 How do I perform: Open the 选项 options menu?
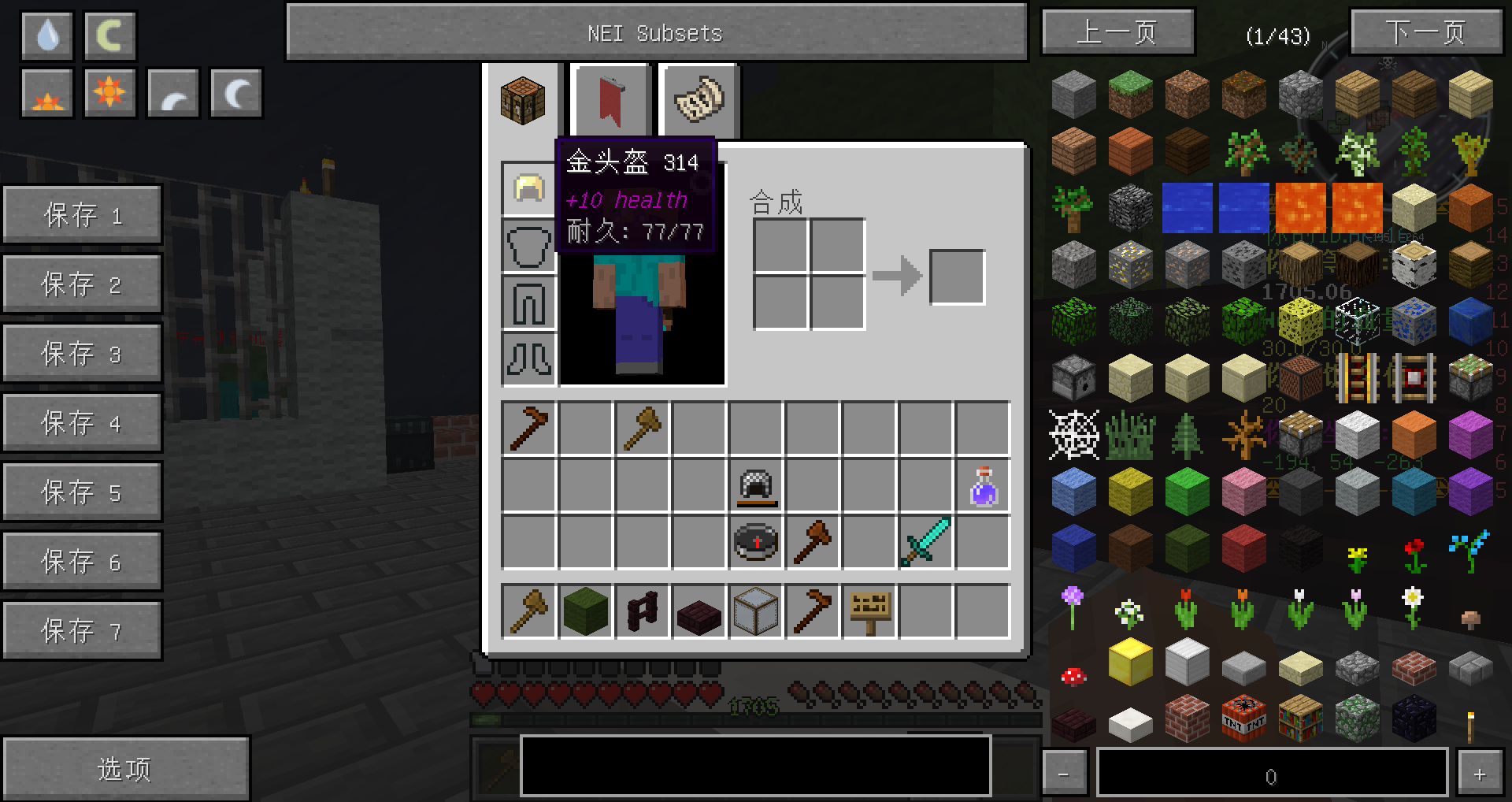[x=125, y=769]
